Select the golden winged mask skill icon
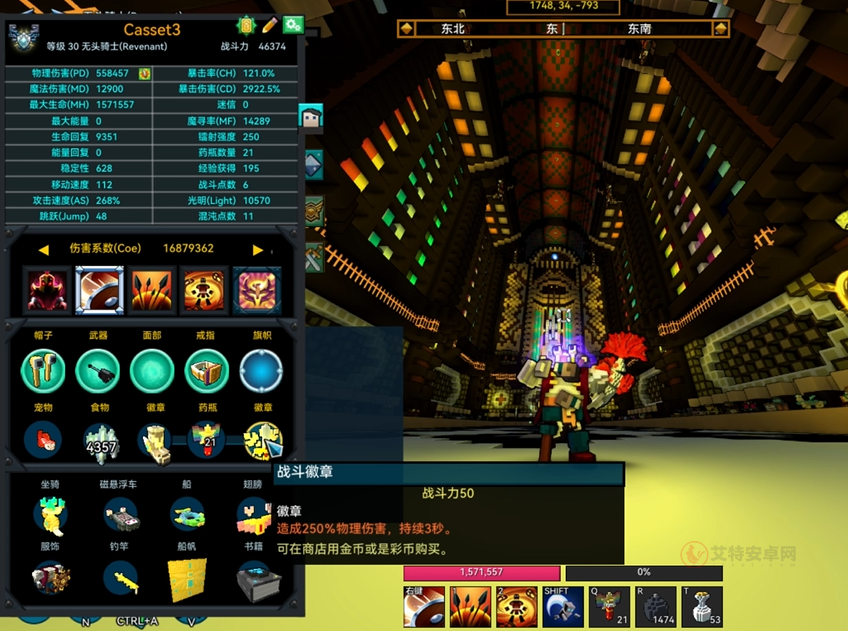 point(257,290)
